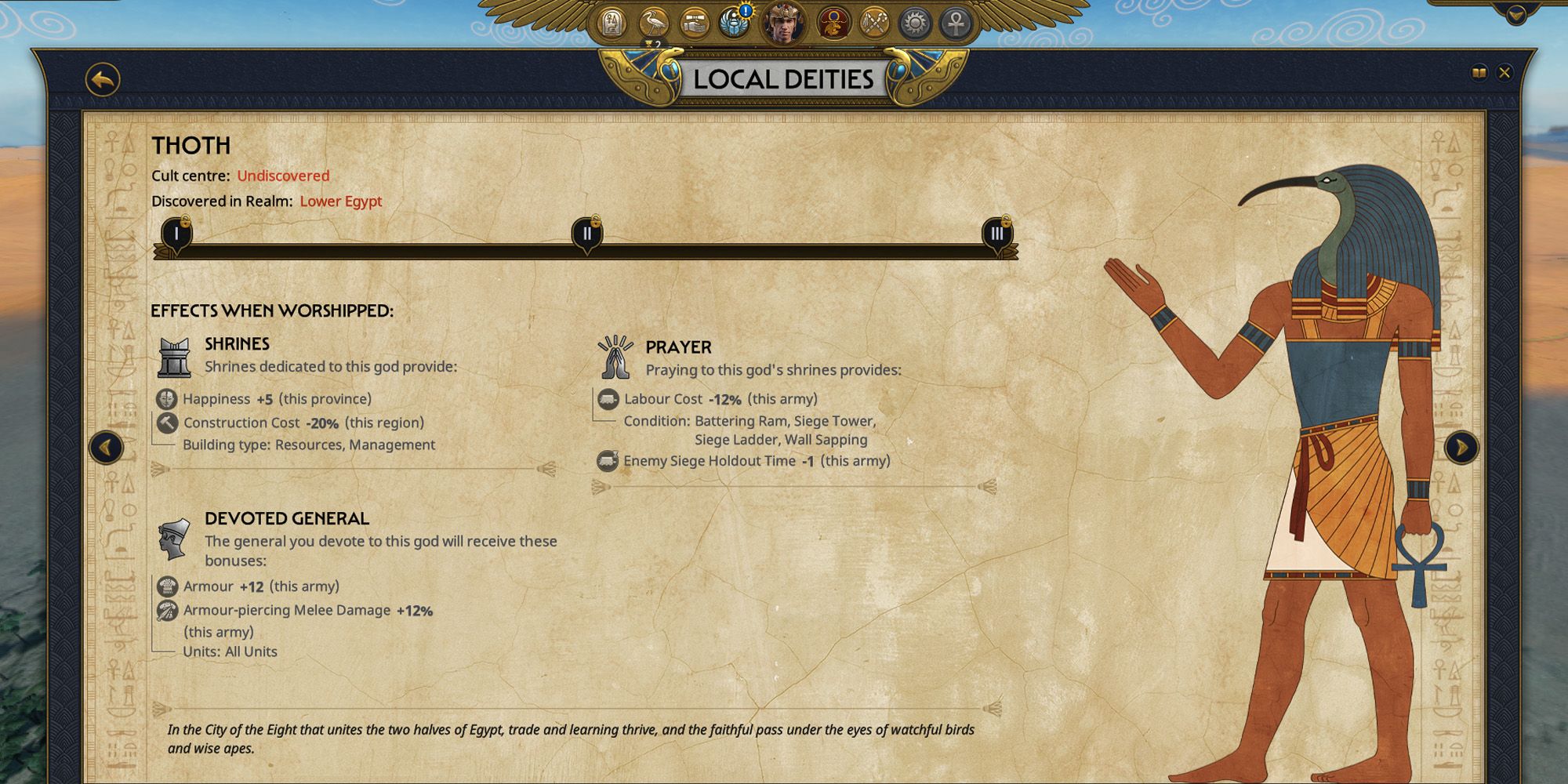Screen dimensions: 1568x784
Task: Click the Lower Egypt realm link
Action: tap(339, 201)
